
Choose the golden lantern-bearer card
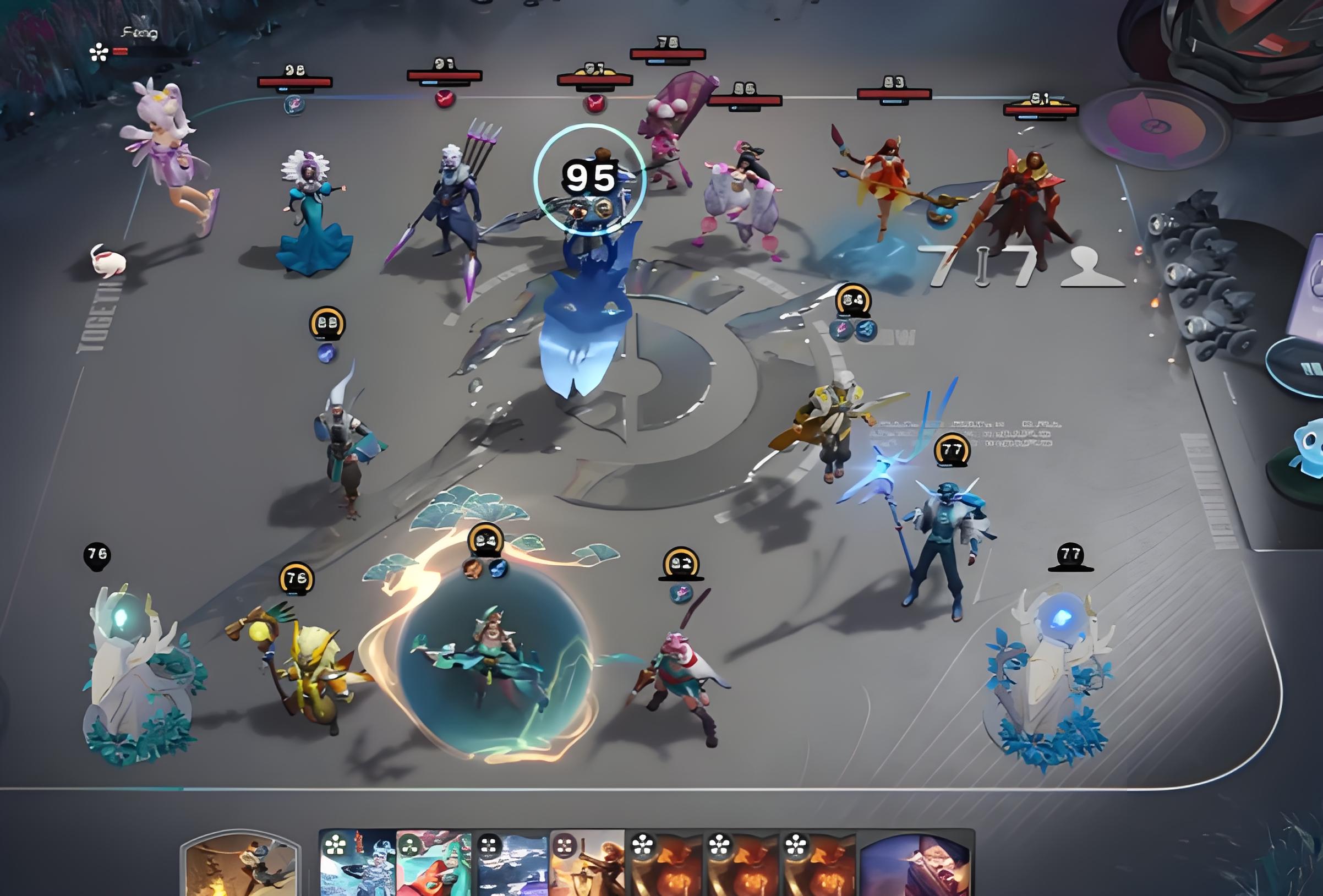[587, 865]
